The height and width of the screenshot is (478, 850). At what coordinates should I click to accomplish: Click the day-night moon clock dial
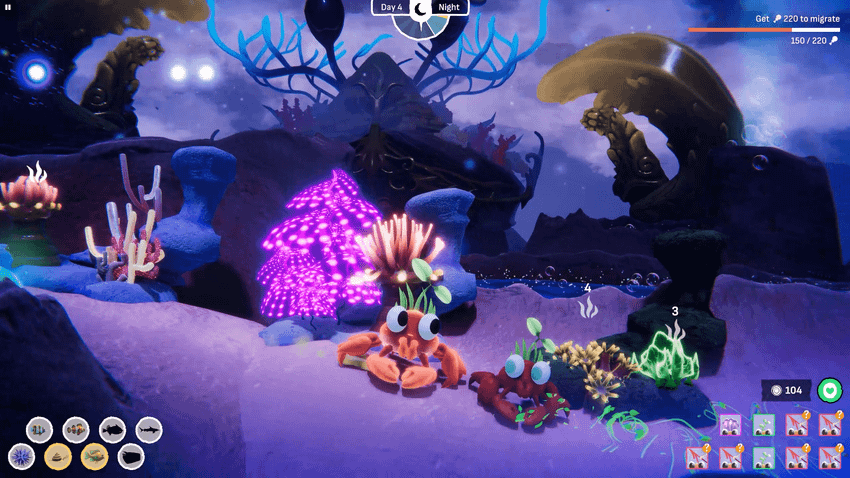pos(421,12)
